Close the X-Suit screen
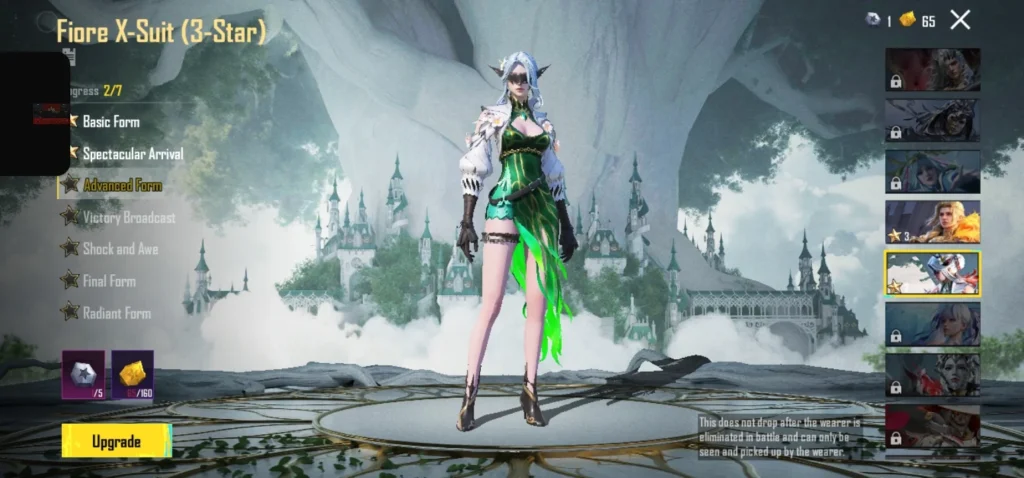Viewport: 1024px width, 478px height. click(960, 20)
